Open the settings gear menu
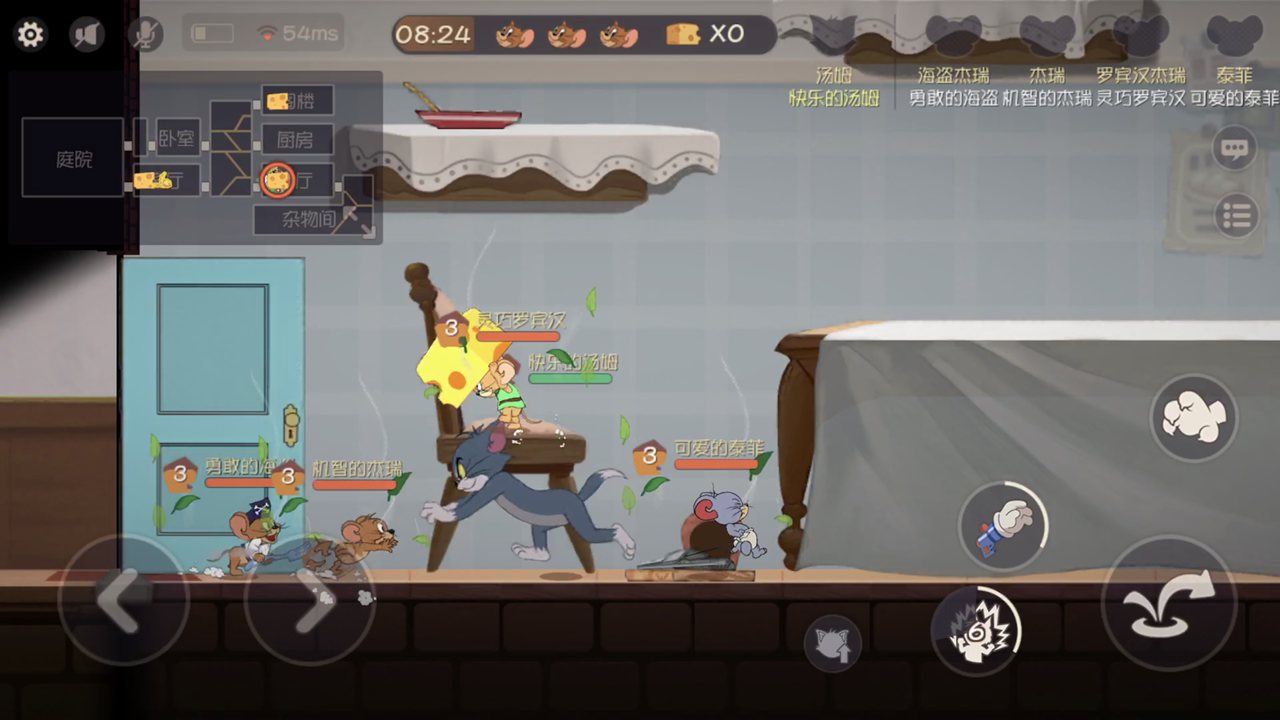1280x720 pixels. [31, 35]
